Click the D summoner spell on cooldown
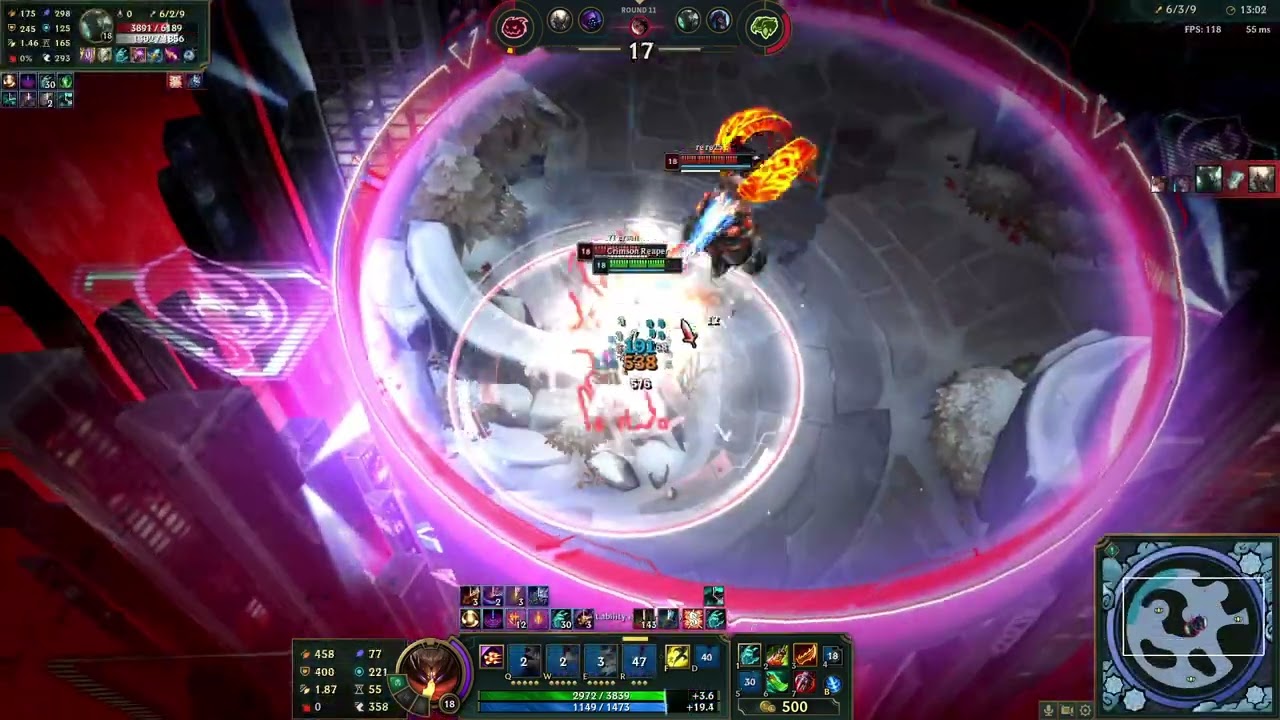Image resolution: width=1280 pixels, height=720 pixels. click(706, 657)
